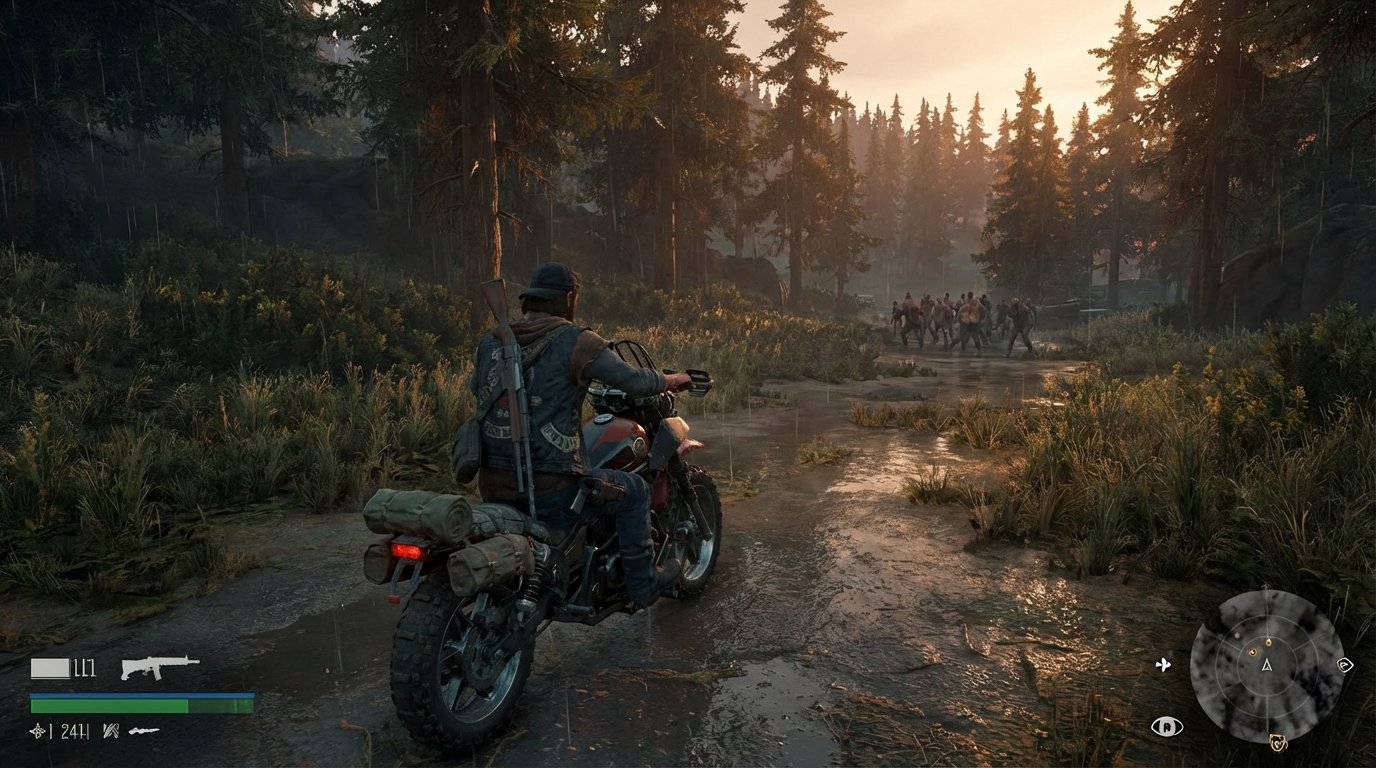1376x768 pixels.
Task: Click the bird icon left of the minimap
Action: [x=1163, y=665]
